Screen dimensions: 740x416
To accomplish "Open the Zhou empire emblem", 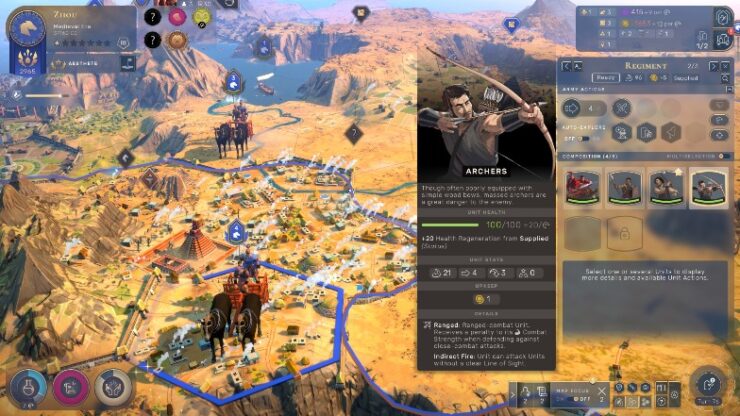I will pyautogui.click(x=25, y=25).
